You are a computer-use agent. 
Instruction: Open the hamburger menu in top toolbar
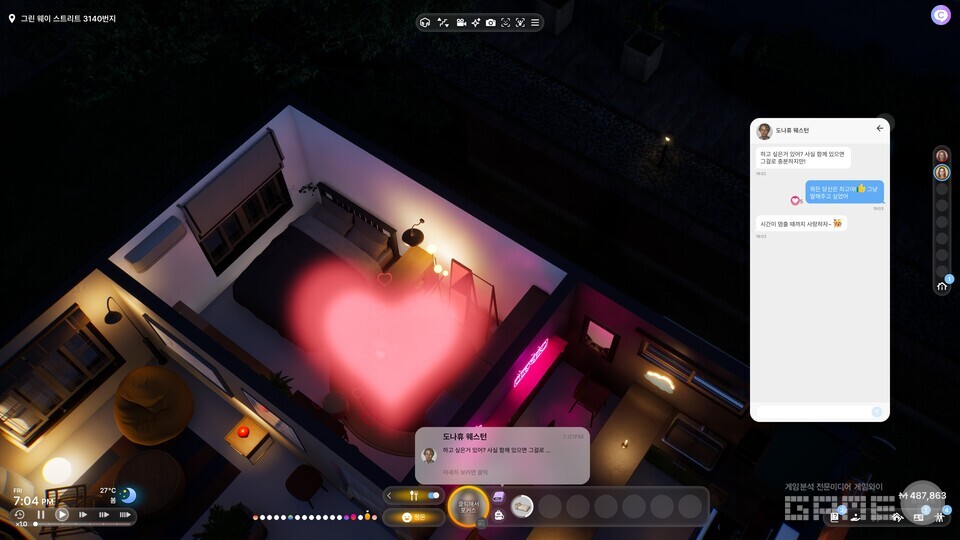pos(535,22)
